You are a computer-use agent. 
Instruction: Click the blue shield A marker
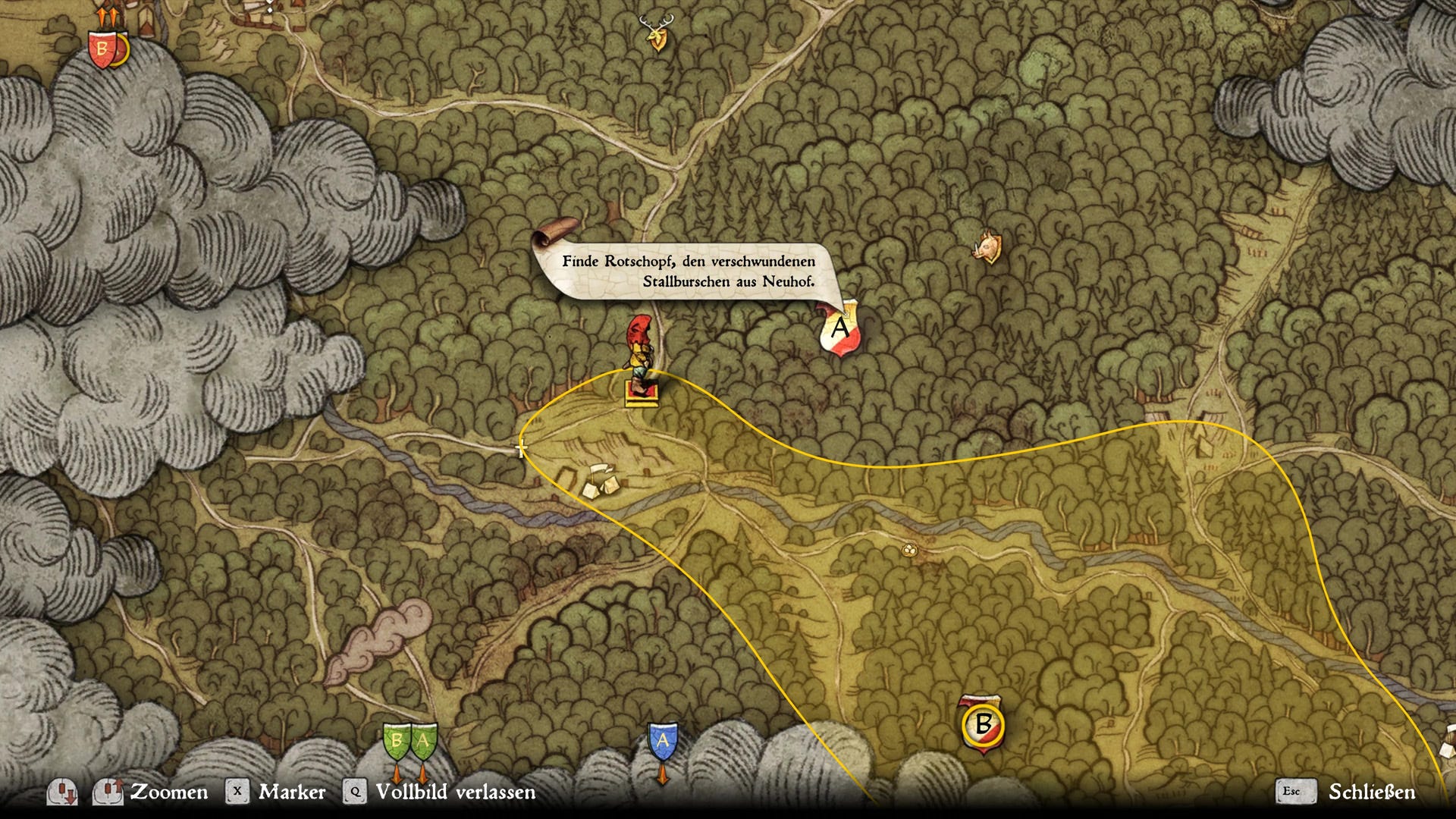[663, 741]
